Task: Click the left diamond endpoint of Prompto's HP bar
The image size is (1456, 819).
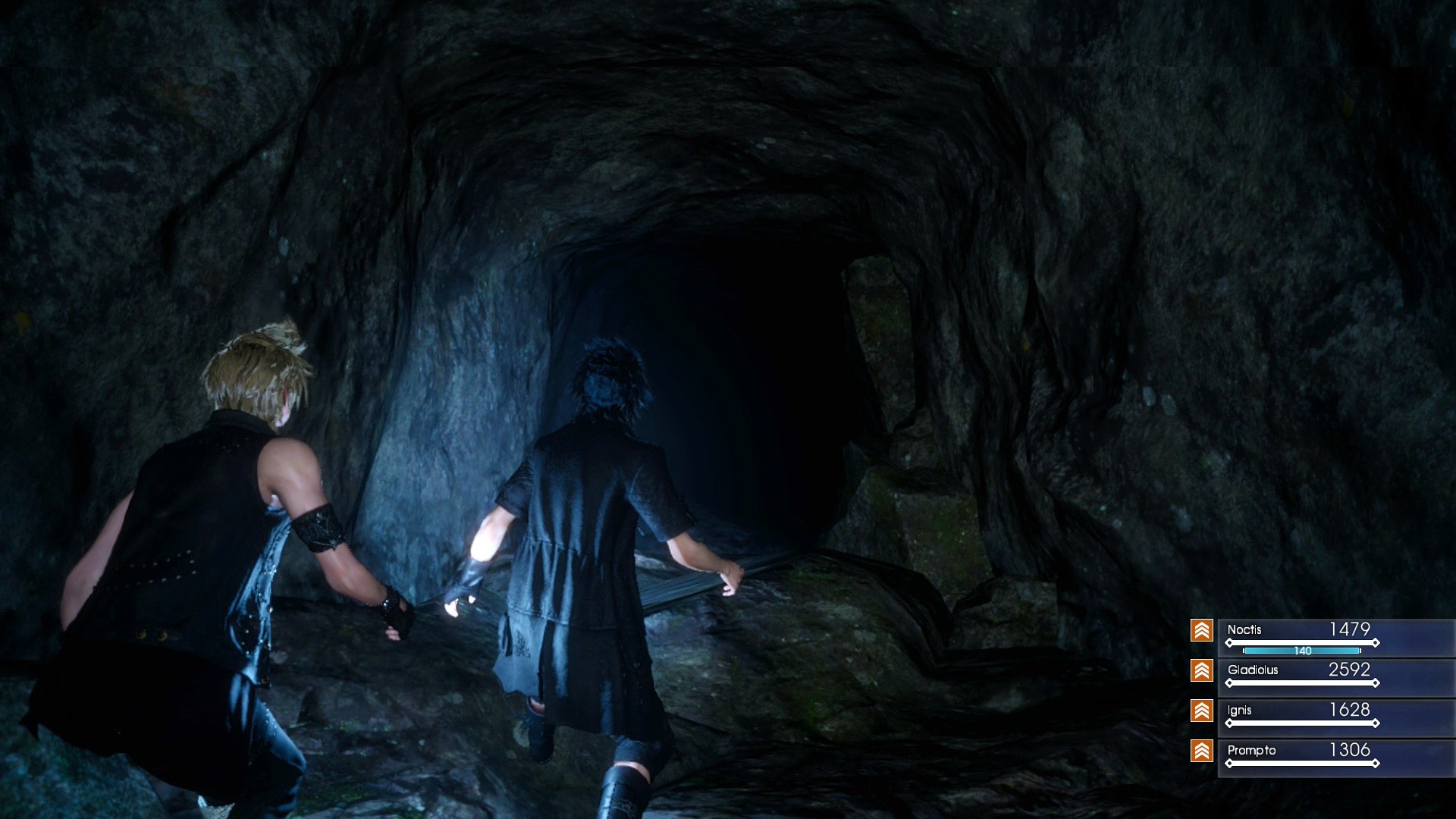Action: tap(1229, 762)
